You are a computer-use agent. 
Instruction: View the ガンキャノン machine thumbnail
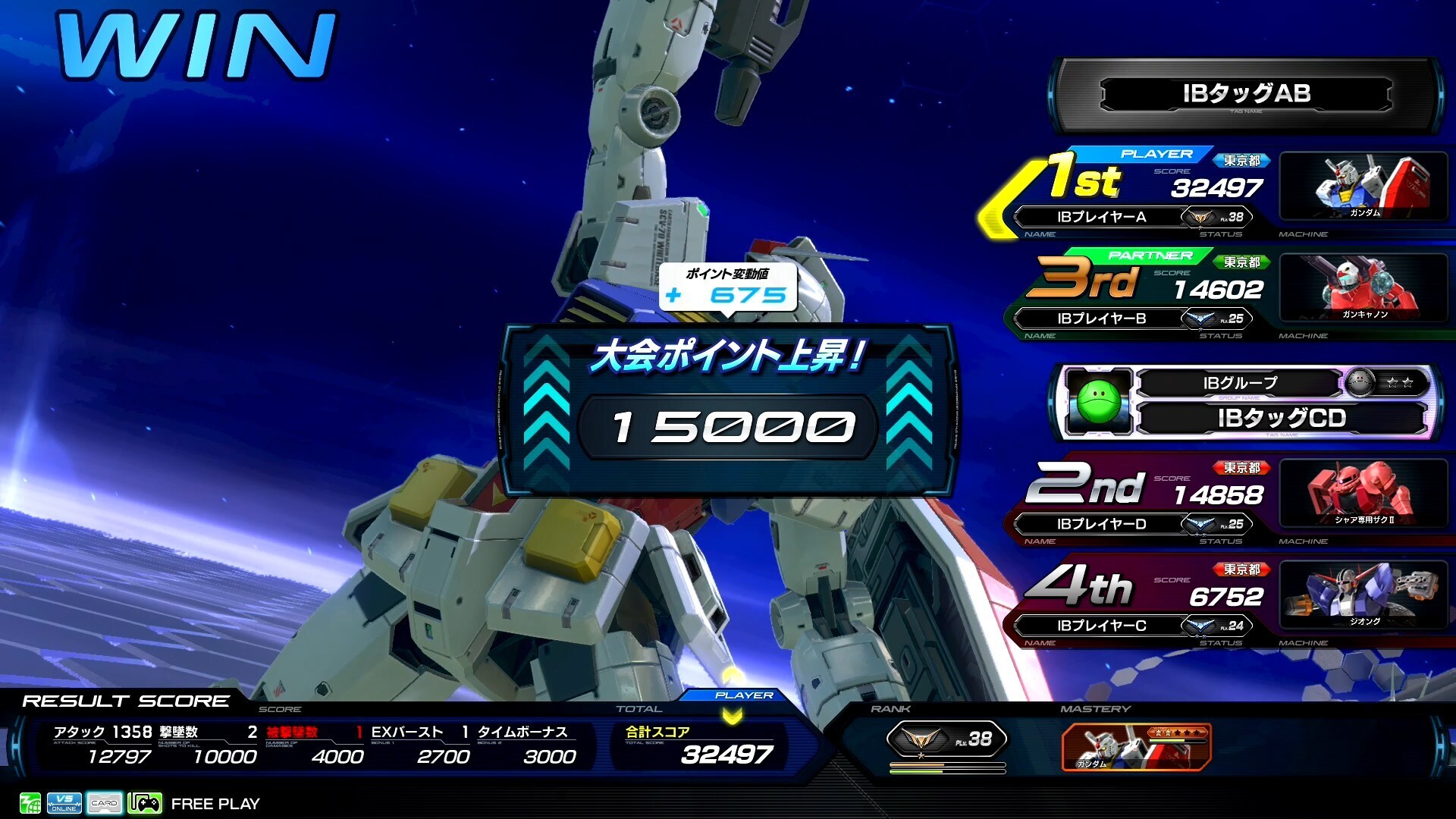click(x=1363, y=288)
